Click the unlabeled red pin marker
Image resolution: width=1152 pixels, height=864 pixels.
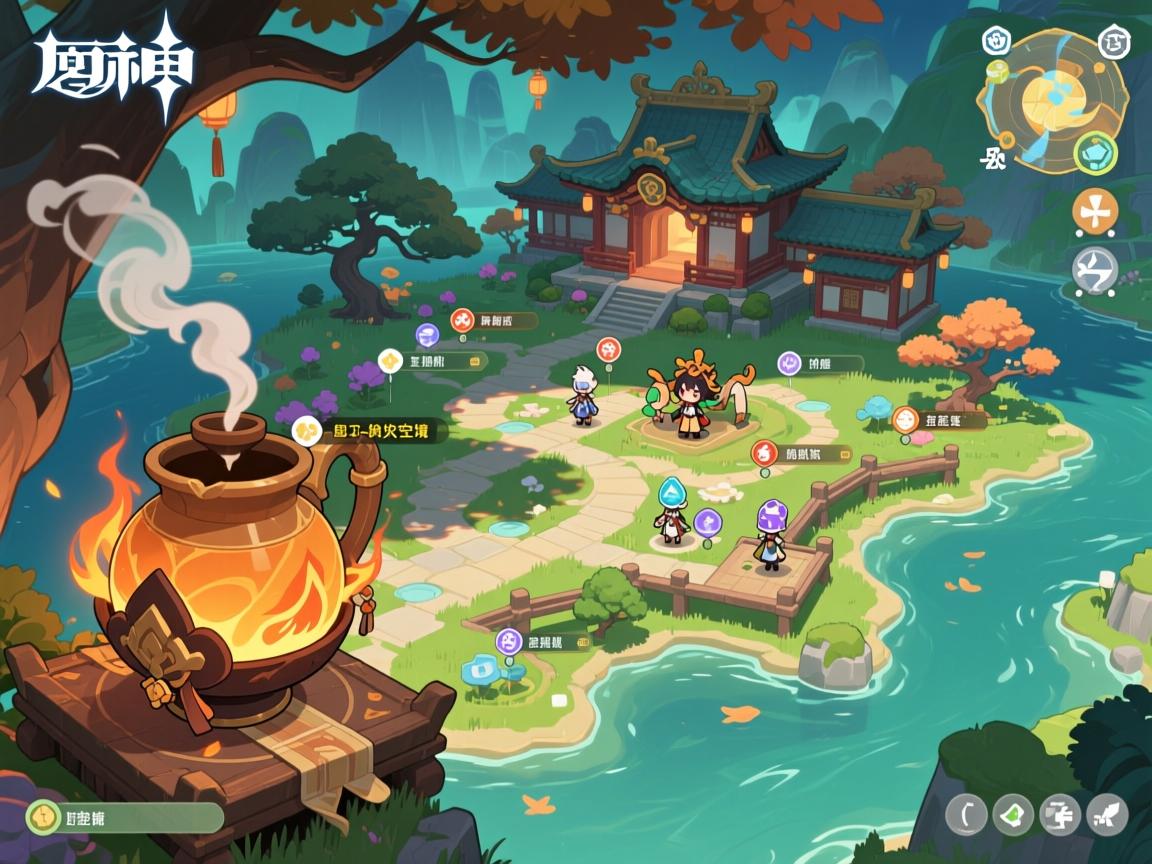(608, 350)
